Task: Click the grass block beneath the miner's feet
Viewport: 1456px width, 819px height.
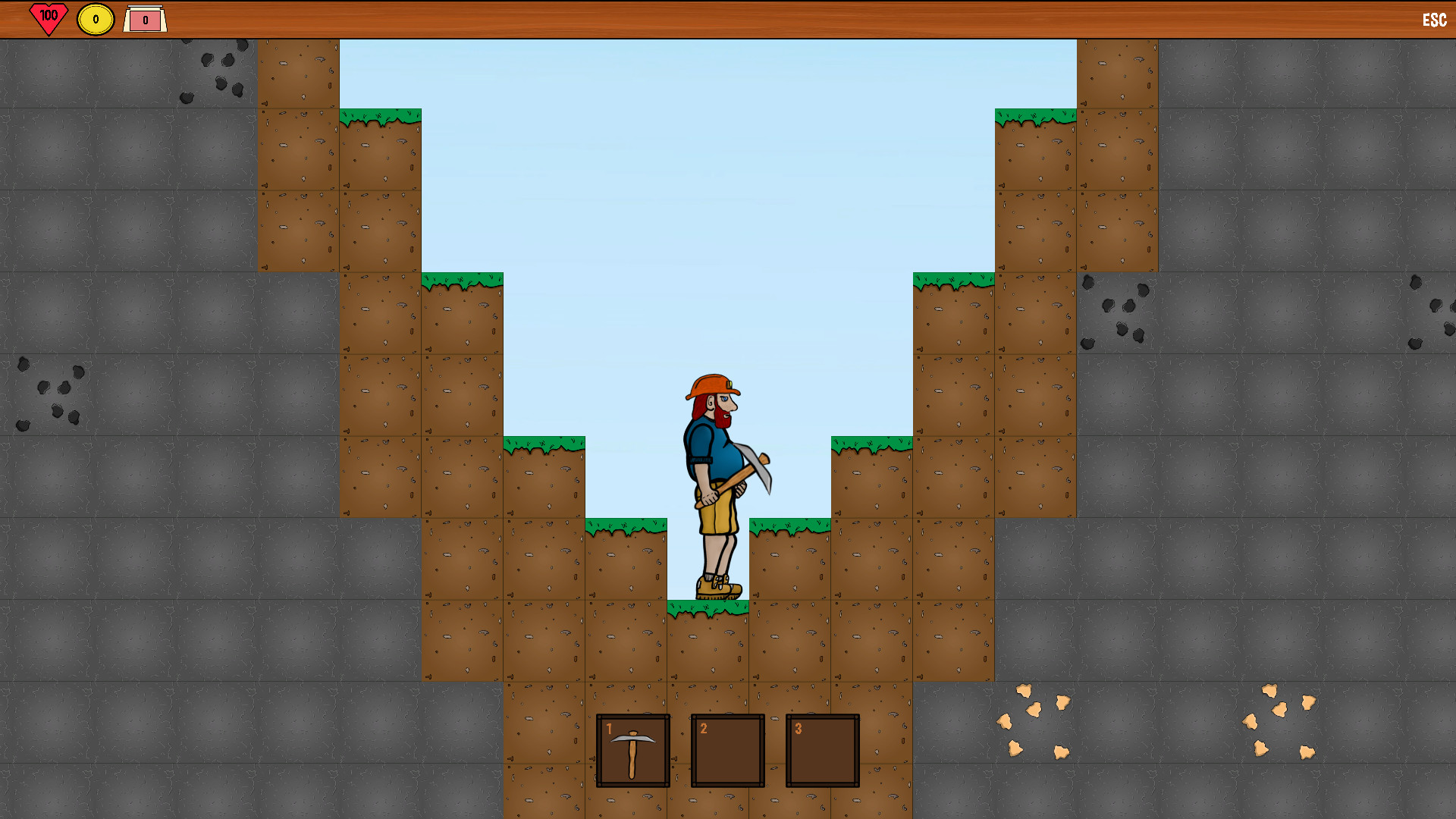Action: 709,641
